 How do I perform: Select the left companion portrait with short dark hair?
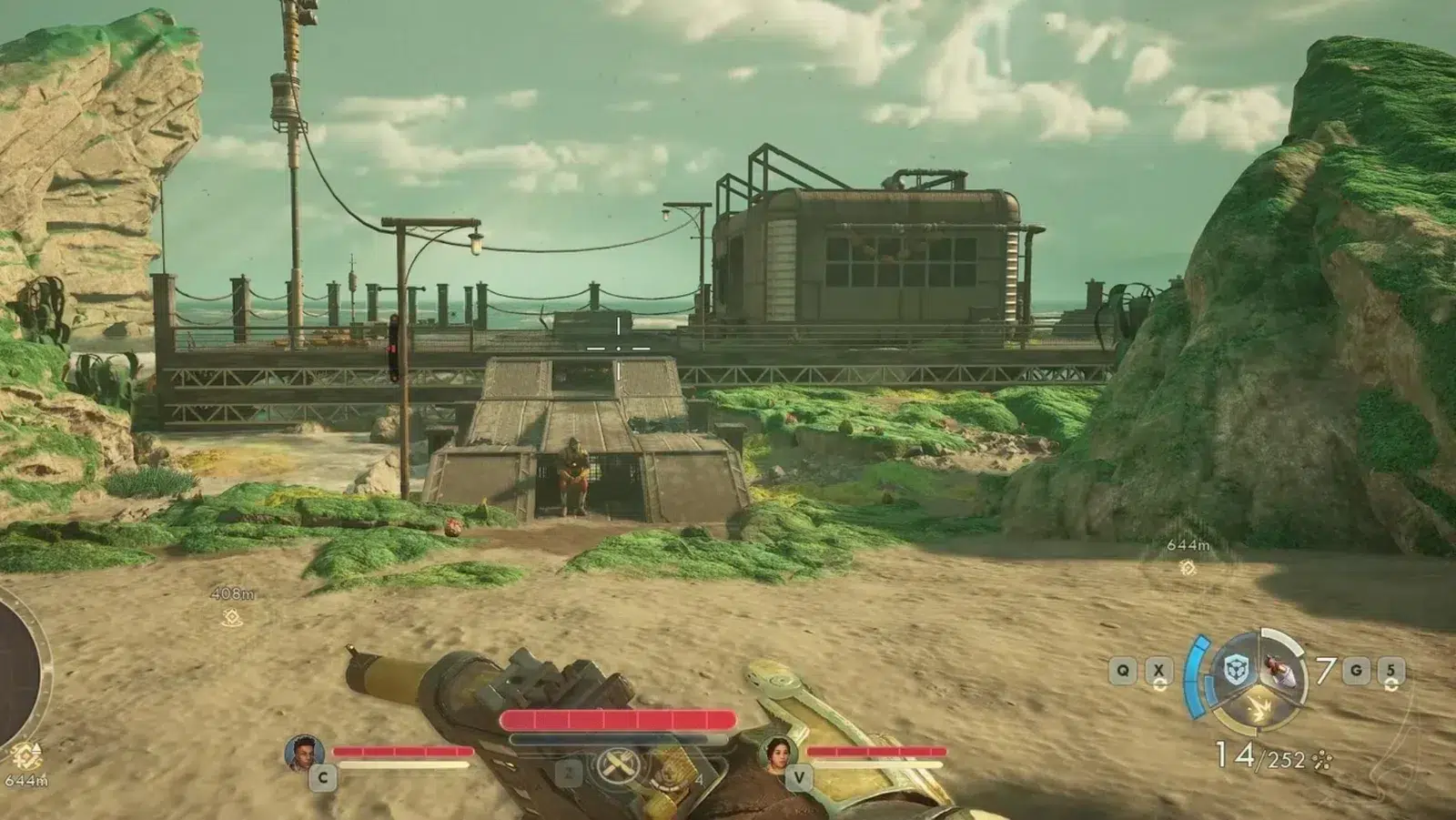click(304, 753)
